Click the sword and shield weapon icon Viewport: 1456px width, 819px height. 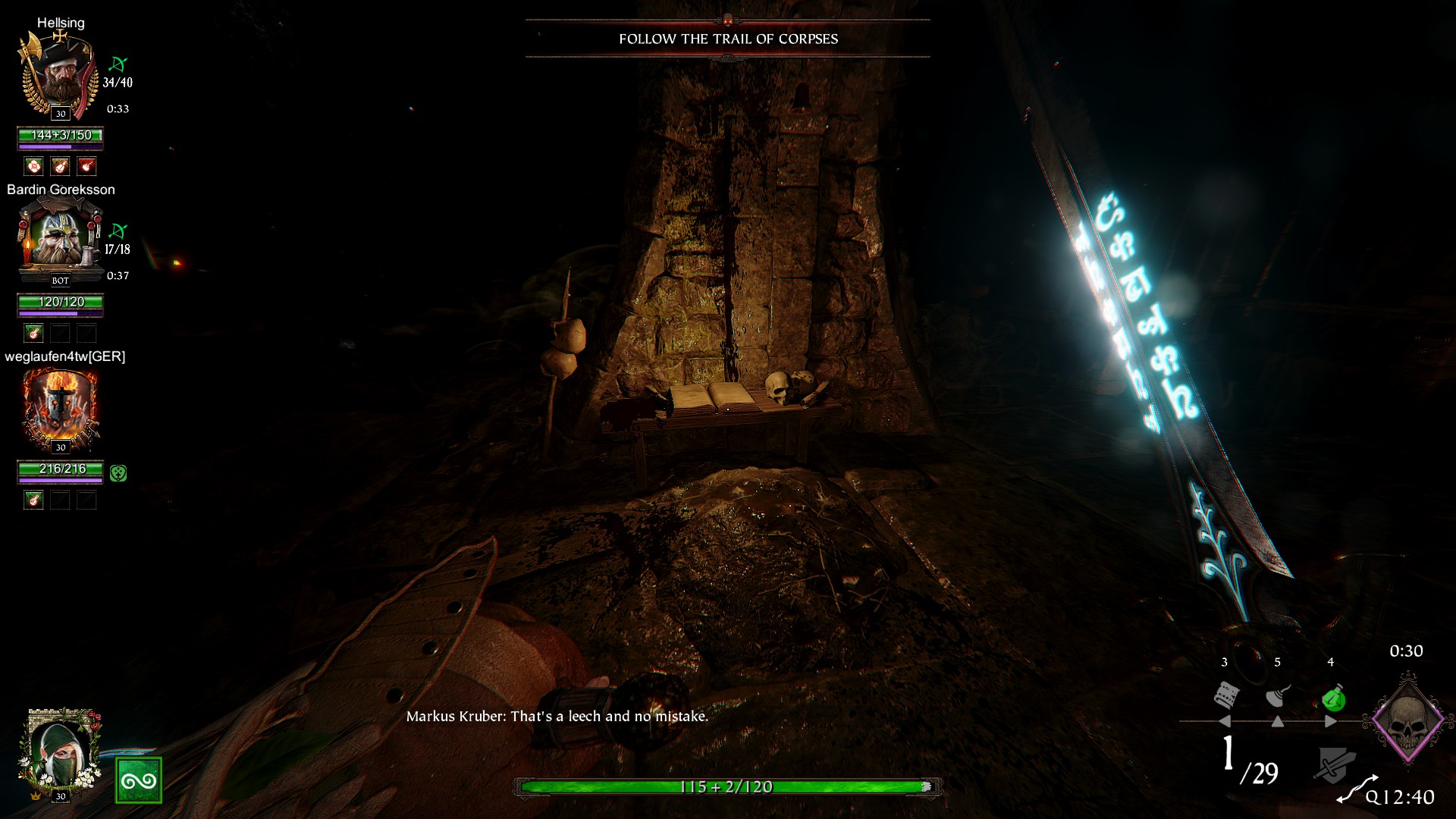click(x=1334, y=764)
